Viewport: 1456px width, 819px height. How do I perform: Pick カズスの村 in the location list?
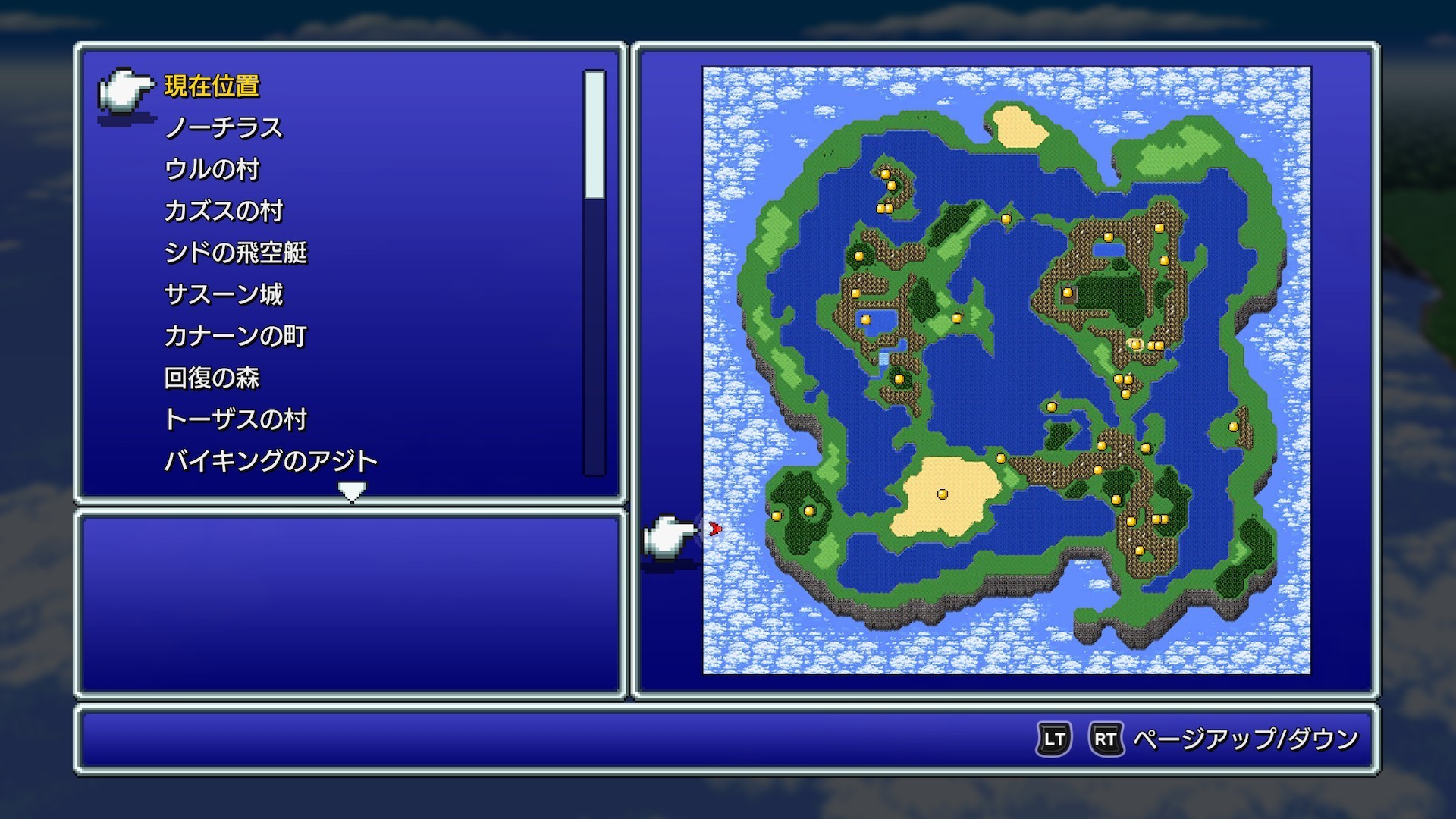pyautogui.click(x=224, y=212)
